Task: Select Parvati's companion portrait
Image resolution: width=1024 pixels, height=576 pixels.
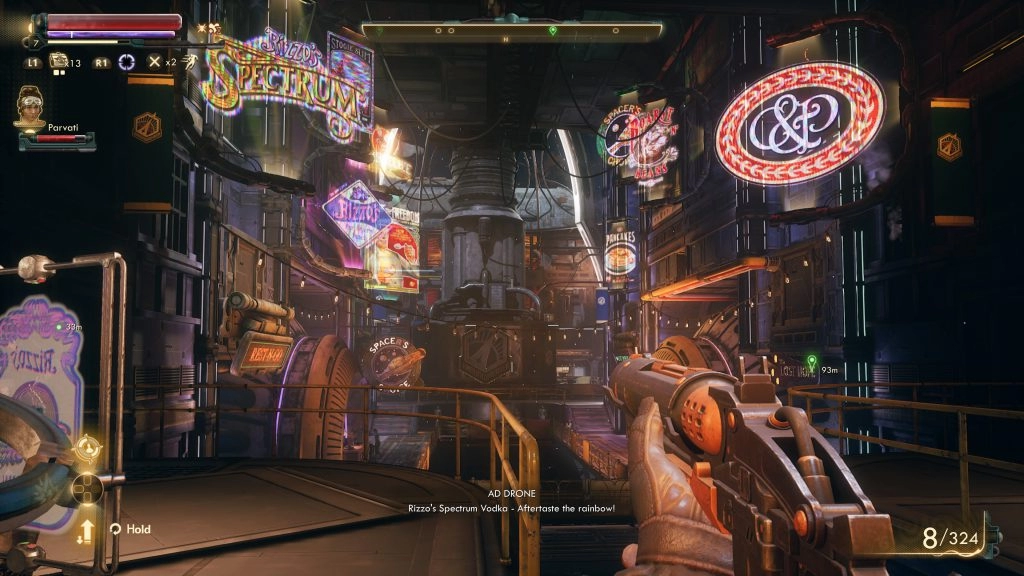Action: [32, 105]
